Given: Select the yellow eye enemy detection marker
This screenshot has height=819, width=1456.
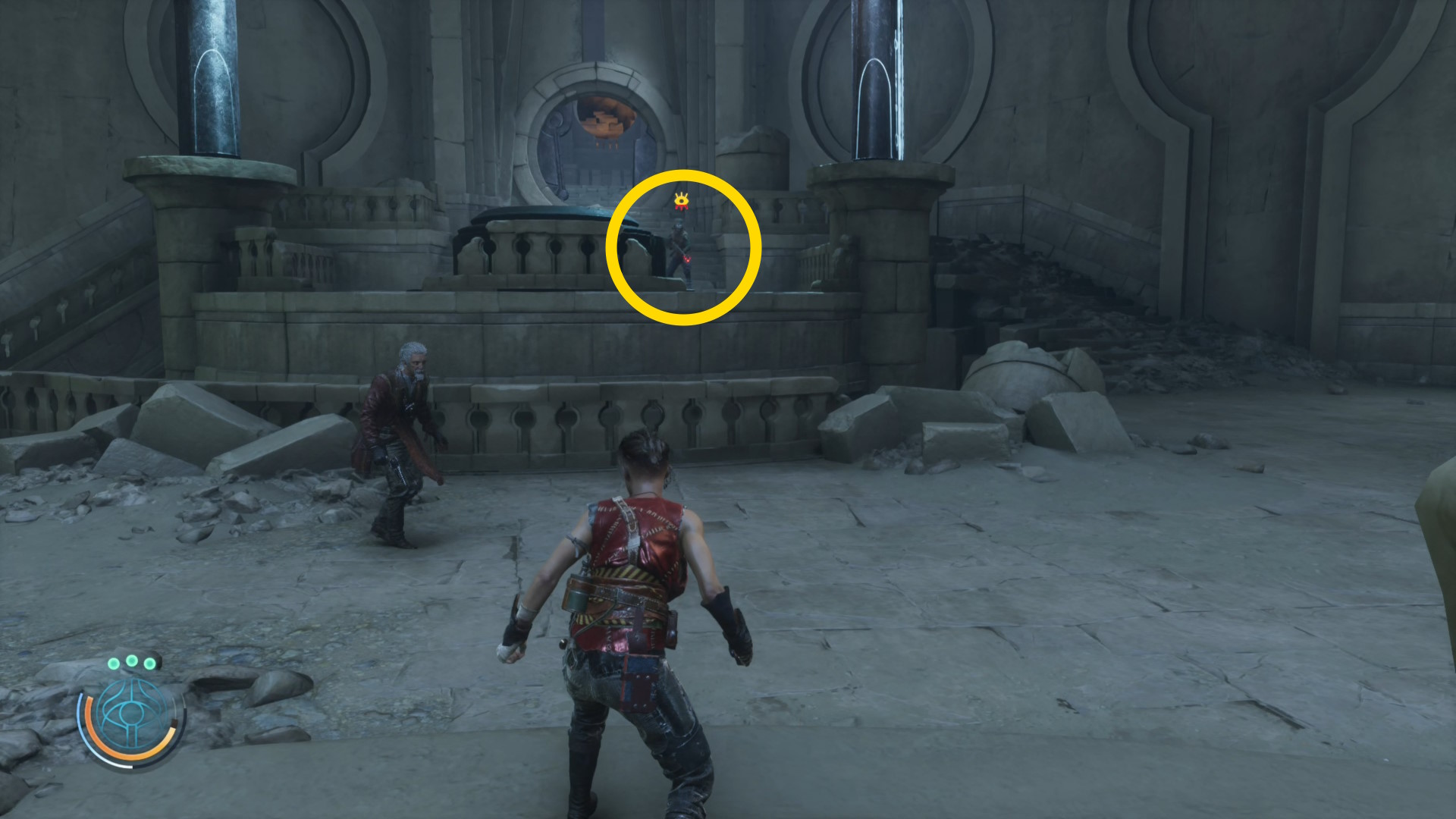Looking at the screenshot, I should [682, 201].
